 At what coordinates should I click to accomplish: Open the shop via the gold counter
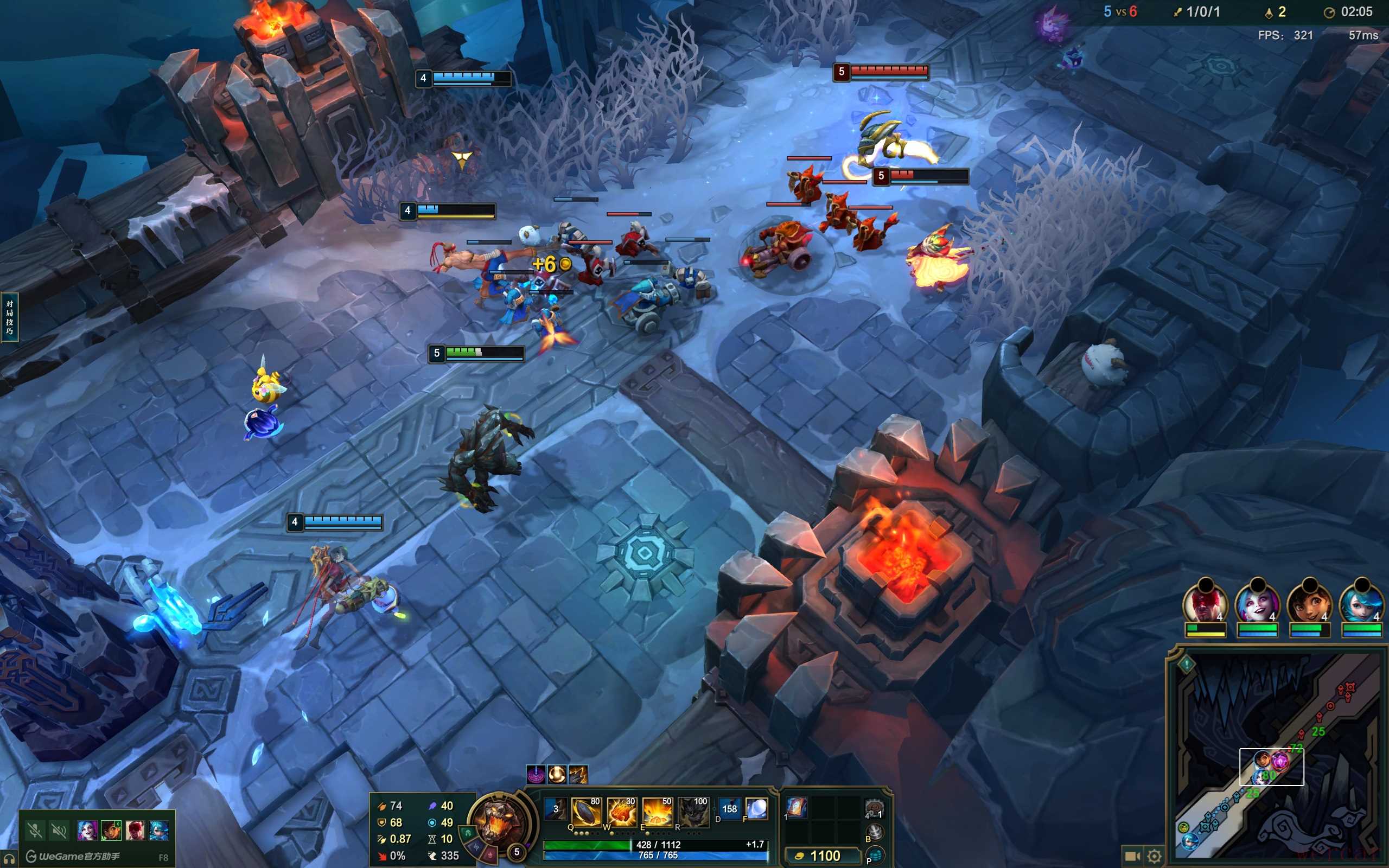point(823,856)
